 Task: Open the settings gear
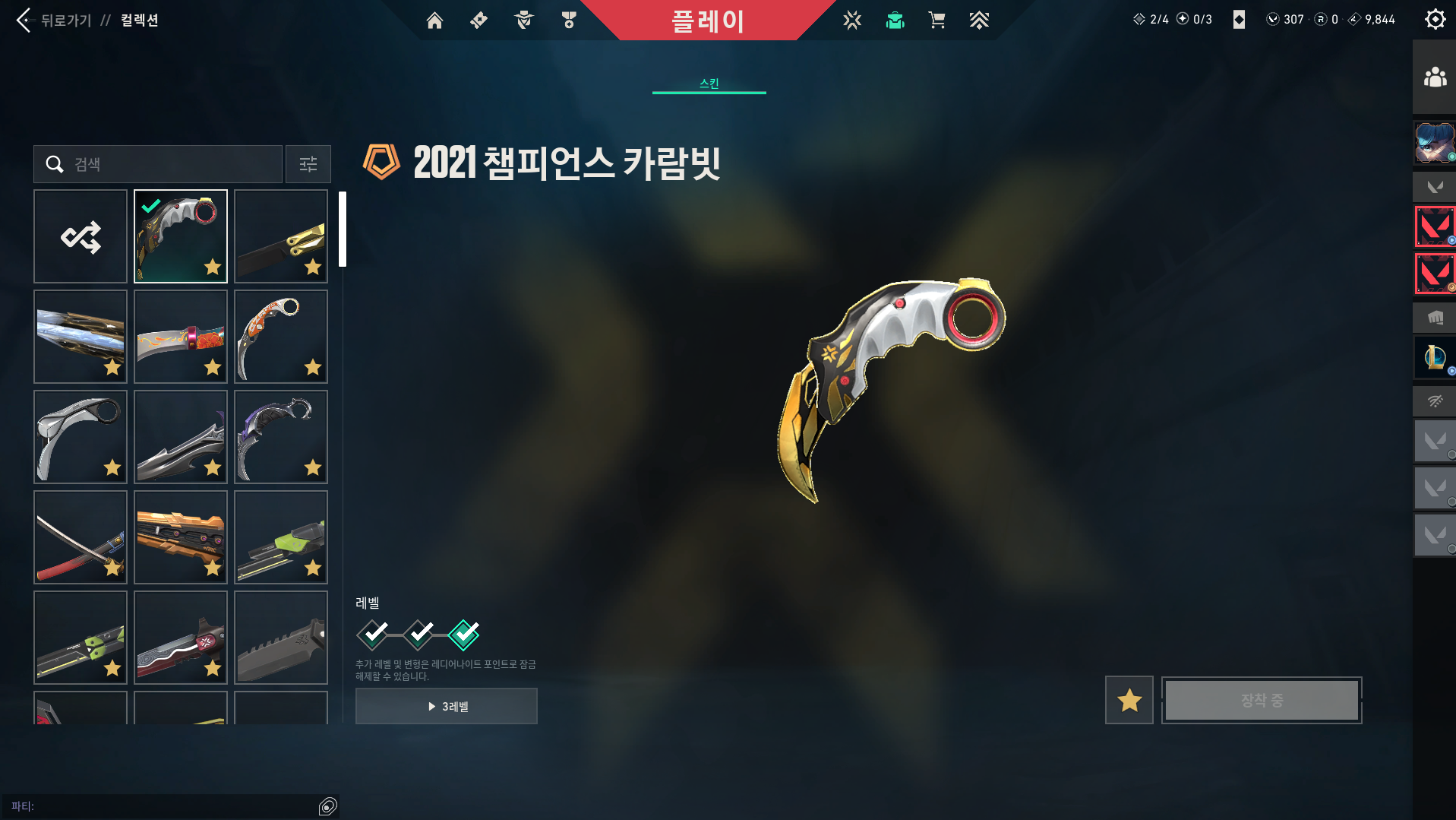coord(1434,19)
